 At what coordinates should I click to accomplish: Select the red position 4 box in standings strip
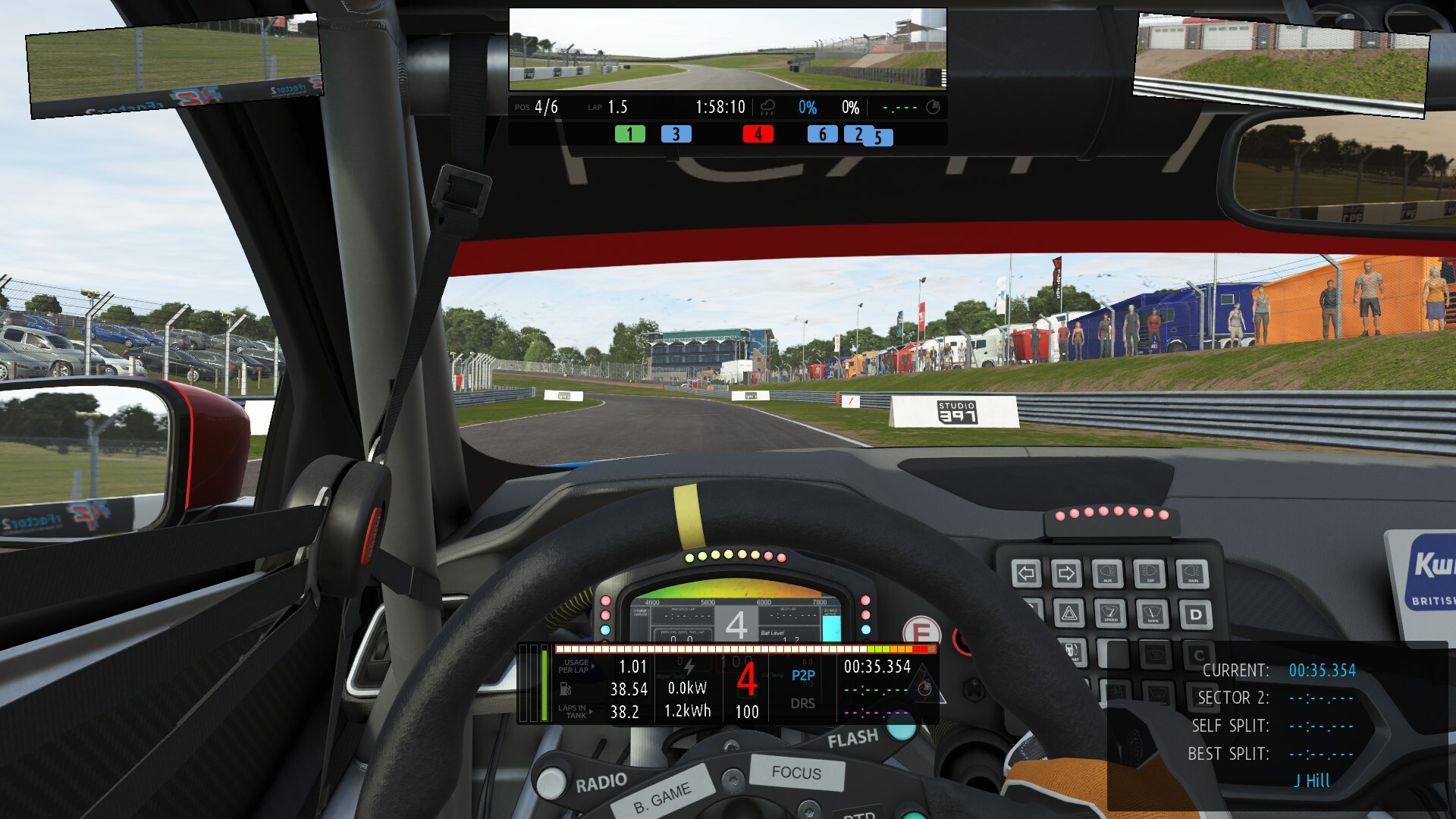tap(758, 134)
